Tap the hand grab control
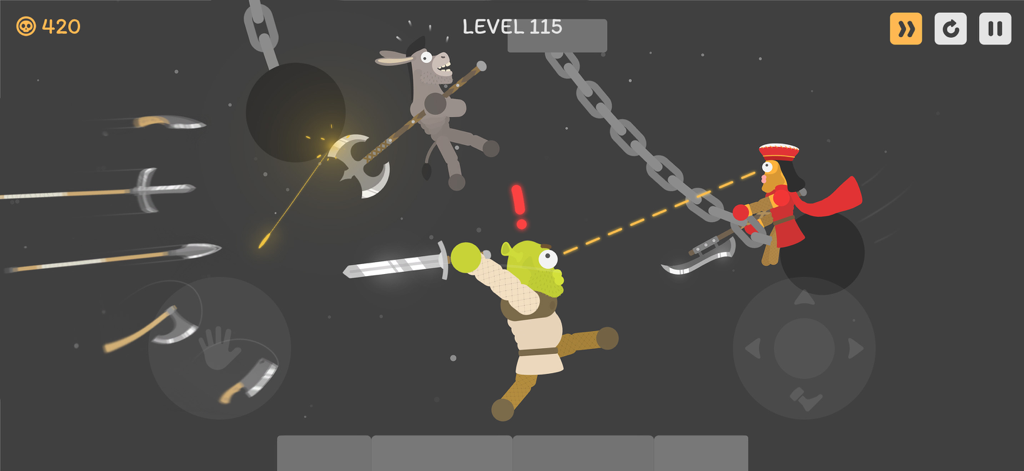Viewport: 1024px width, 471px height. point(218,347)
